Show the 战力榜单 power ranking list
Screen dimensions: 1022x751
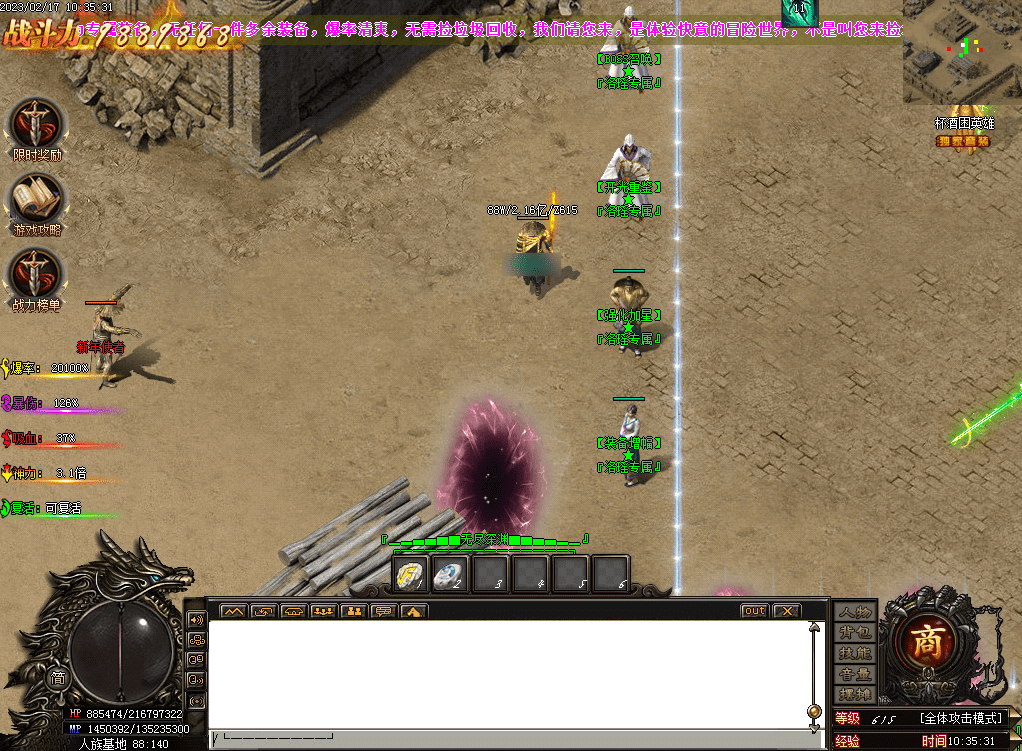37,273
